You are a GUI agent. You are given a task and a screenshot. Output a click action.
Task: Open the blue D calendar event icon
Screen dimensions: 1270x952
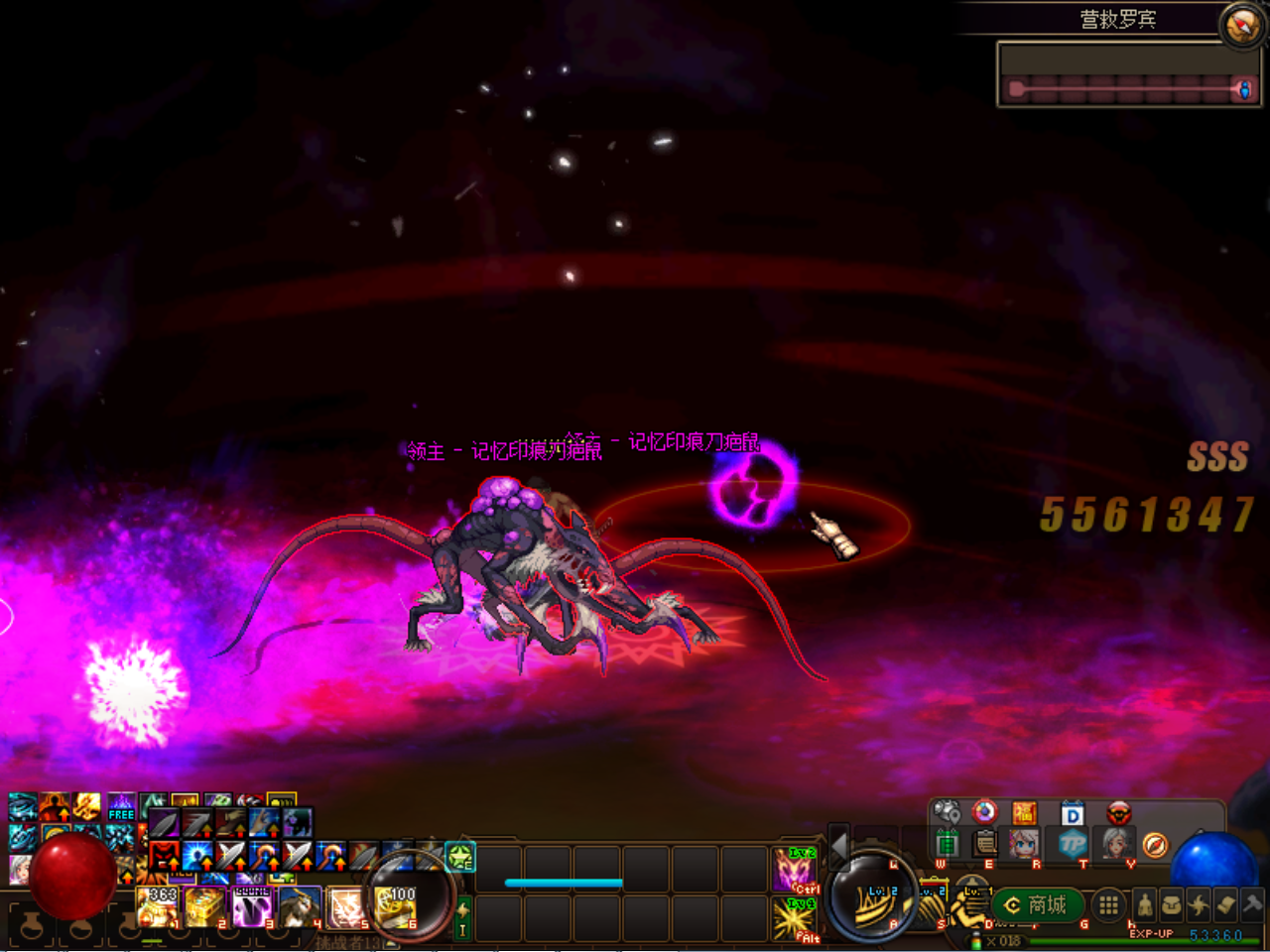tap(1072, 813)
